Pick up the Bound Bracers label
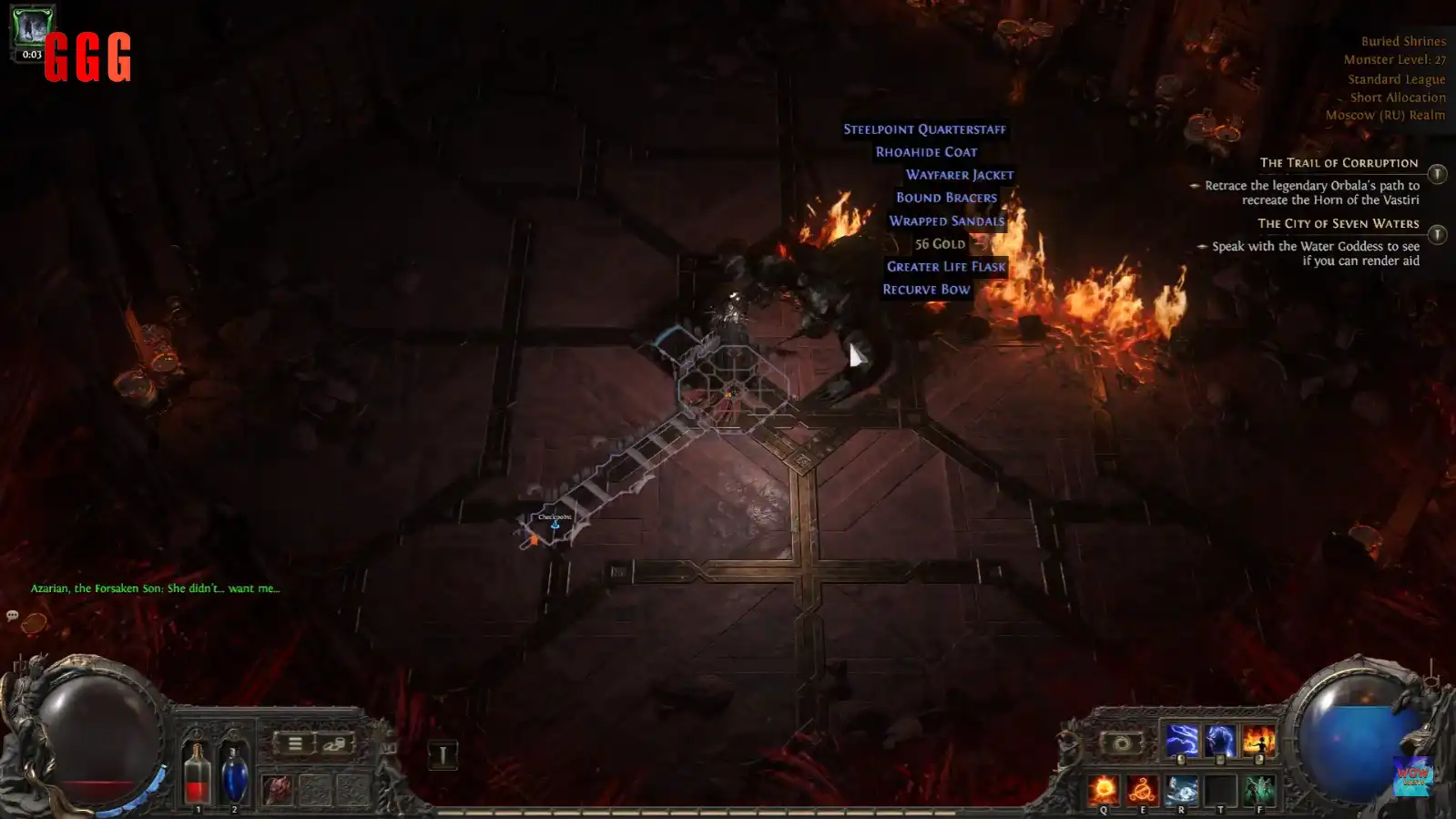 (x=946, y=198)
